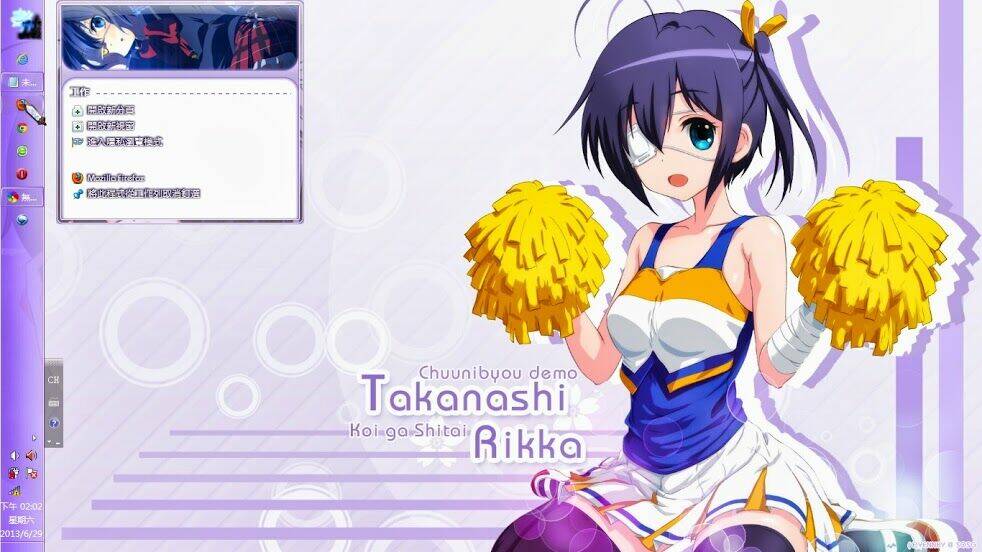The image size is (982, 552).
Task: Open the Google Chrome taskbar icon
Action: pyautogui.click(x=21, y=128)
